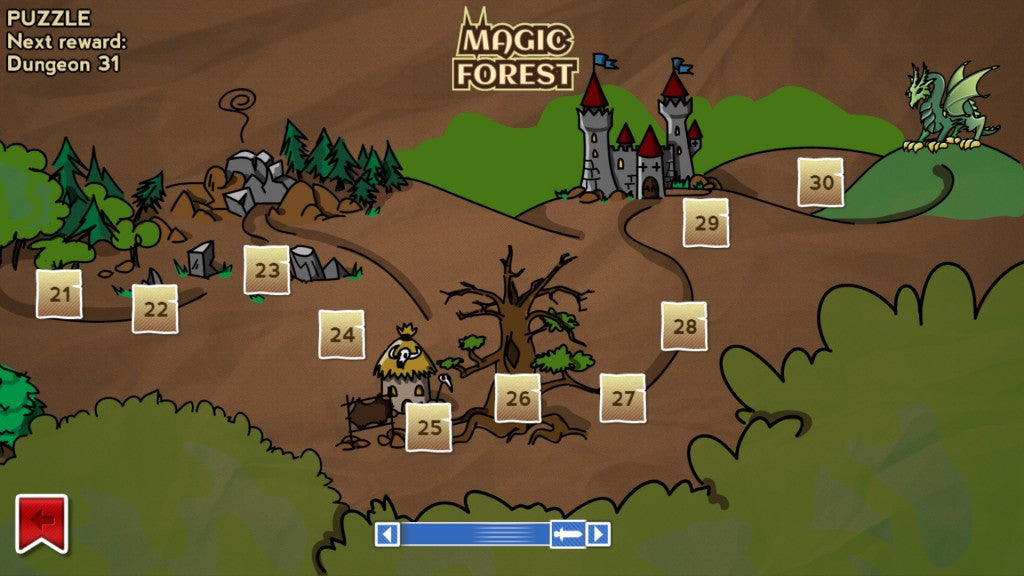
Task: Start puzzle level 25
Action: point(429,427)
